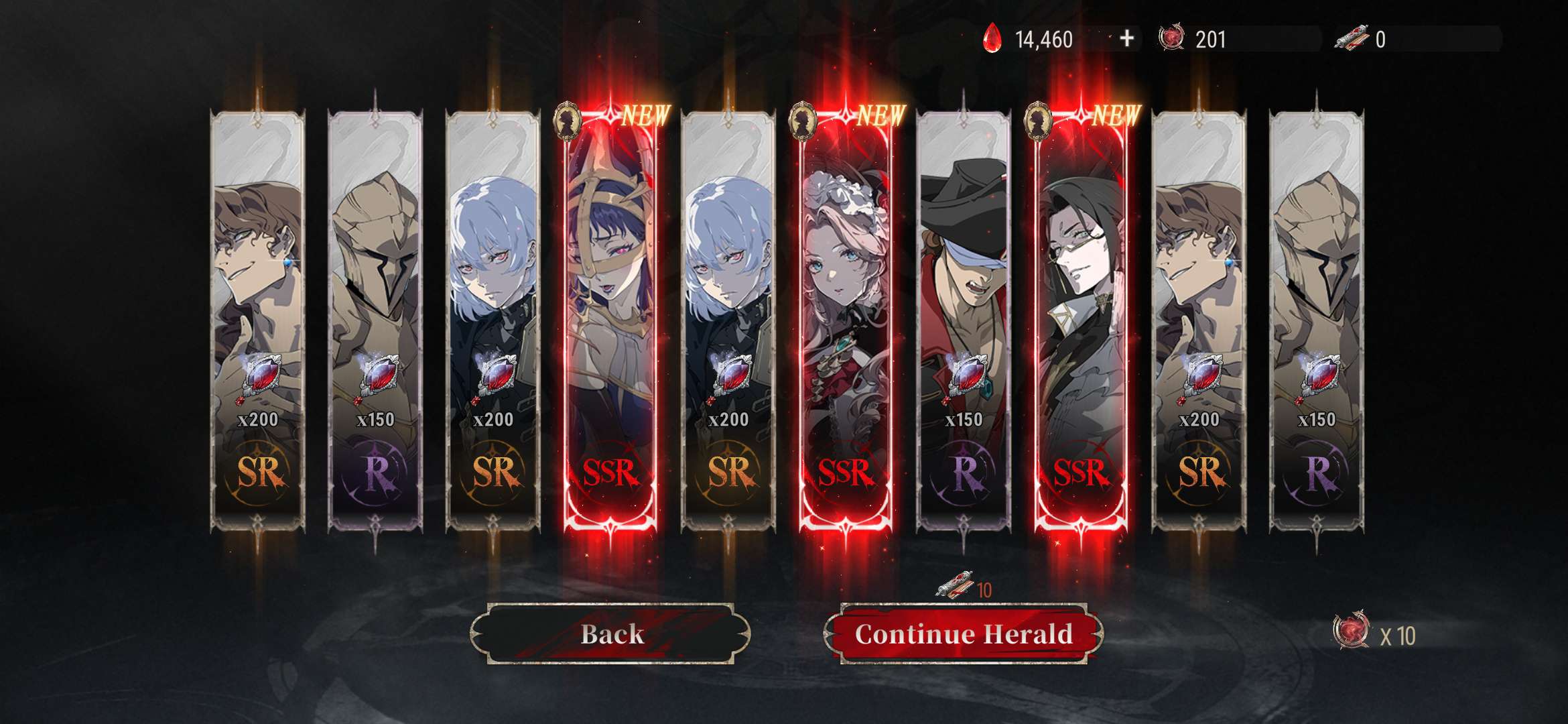Select the SSR gold-masked purple-haired woman card
The width and height of the screenshot is (1568, 724).
[x=610, y=322]
